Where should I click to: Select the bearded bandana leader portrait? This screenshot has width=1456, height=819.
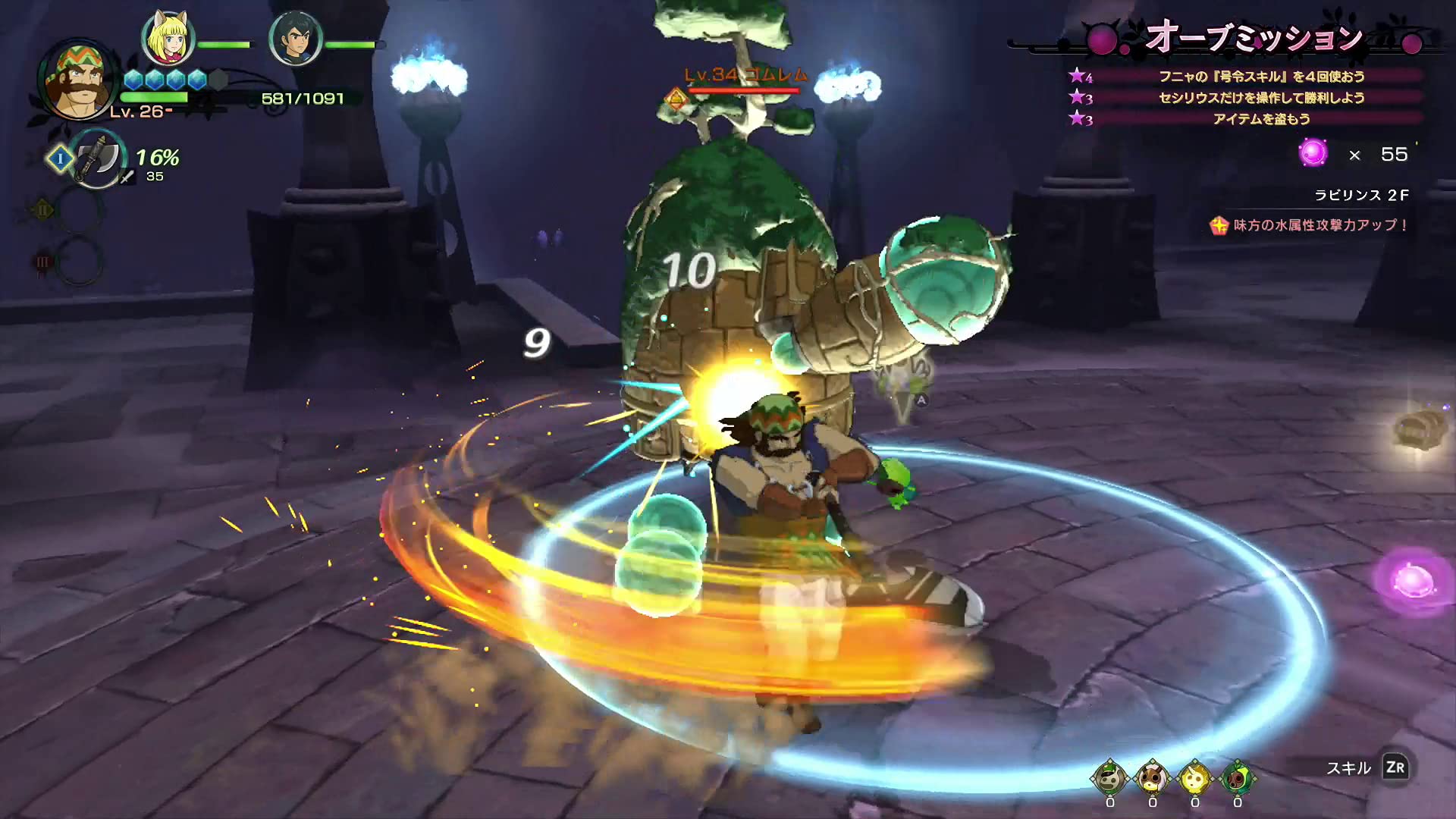77,82
